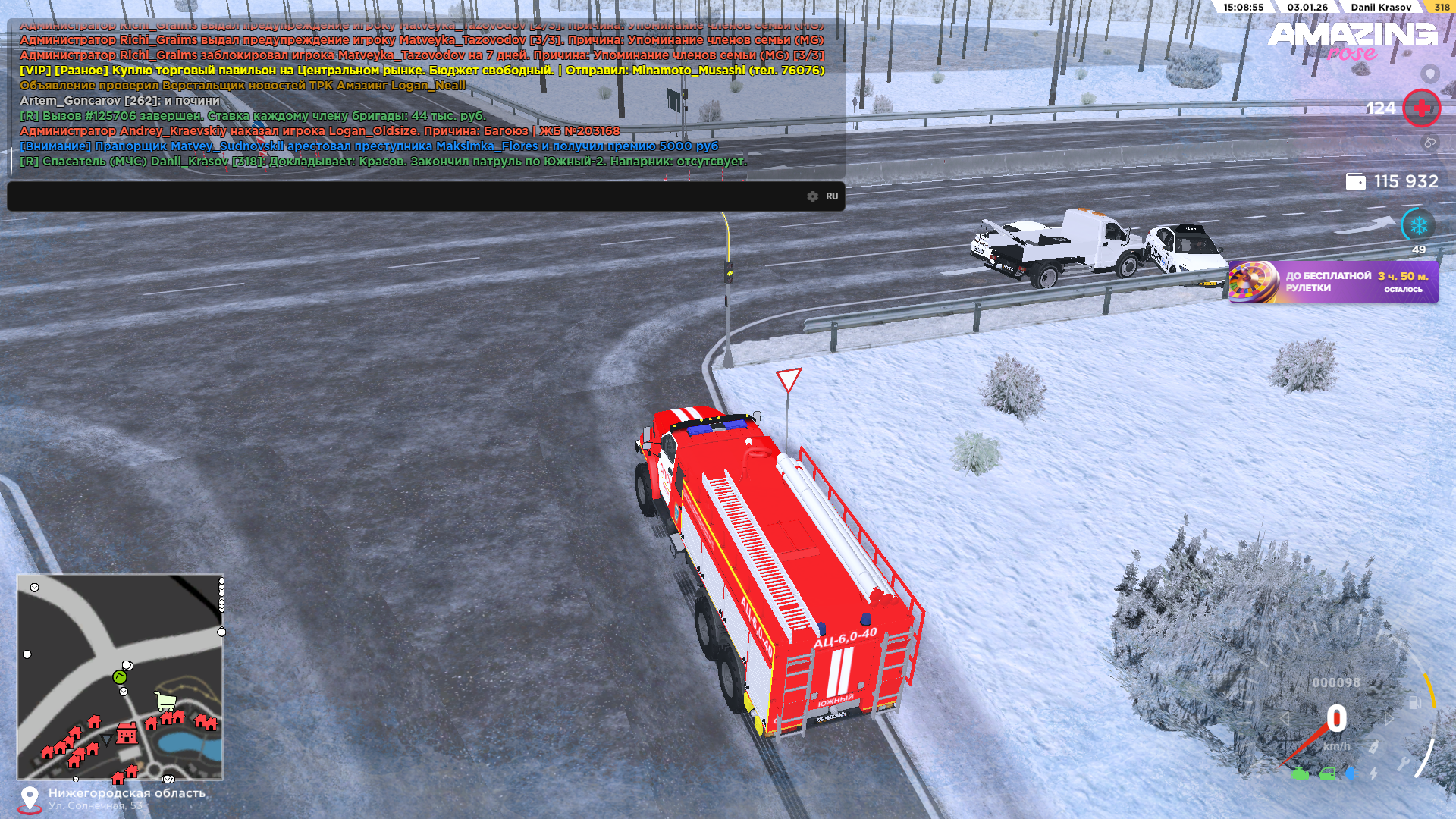Screen dimensions: 1456x819
Task: Click the wallet money icon
Action: [x=1355, y=181]
